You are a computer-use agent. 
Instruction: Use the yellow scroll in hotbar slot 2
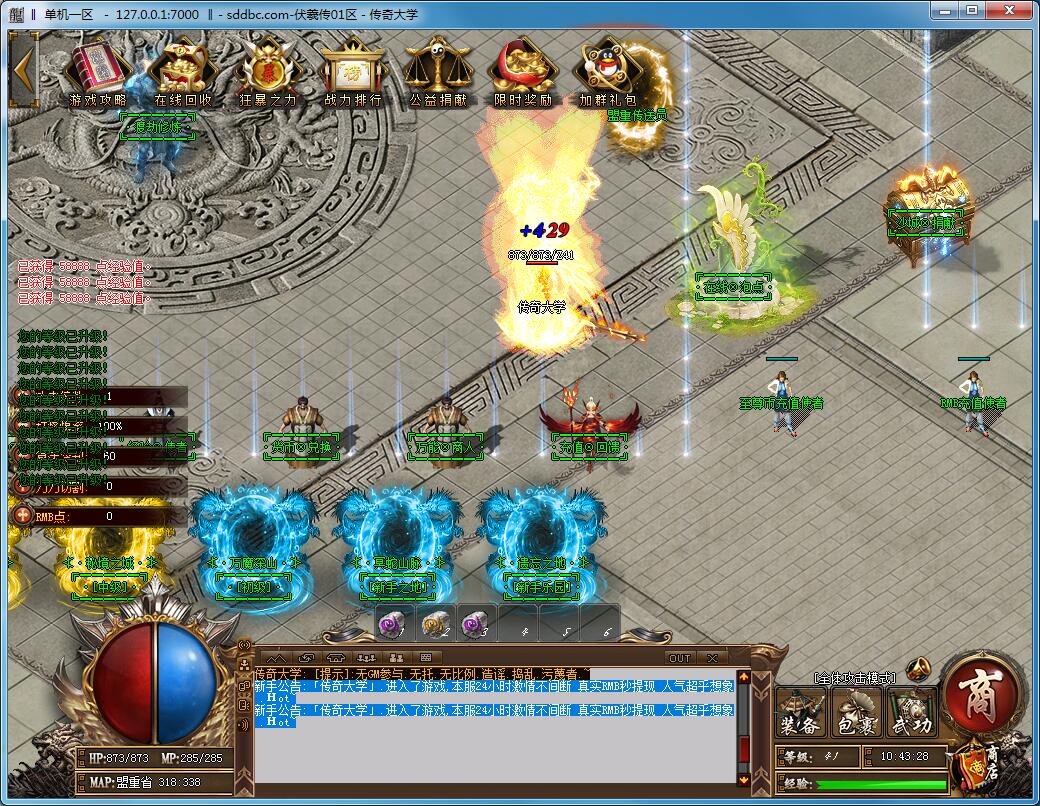click(x=435, y=624)
